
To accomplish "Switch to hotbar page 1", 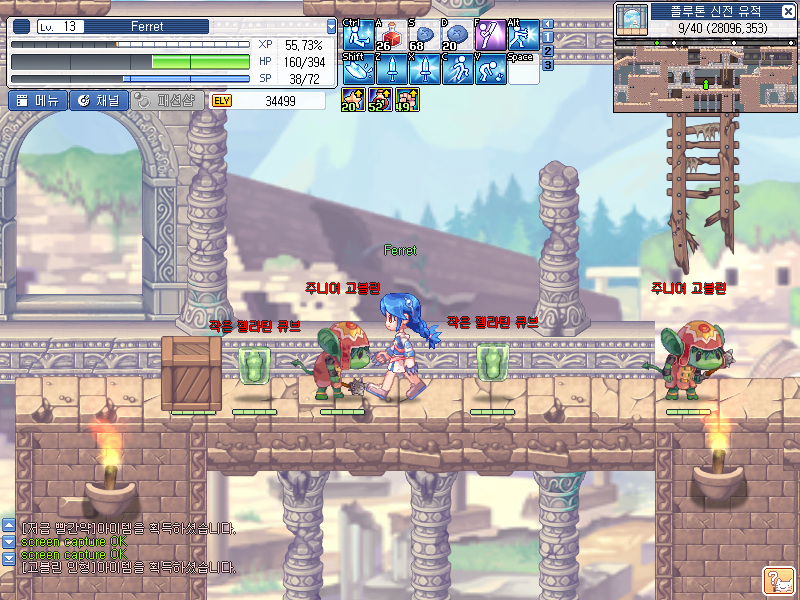I will (548, 37).
